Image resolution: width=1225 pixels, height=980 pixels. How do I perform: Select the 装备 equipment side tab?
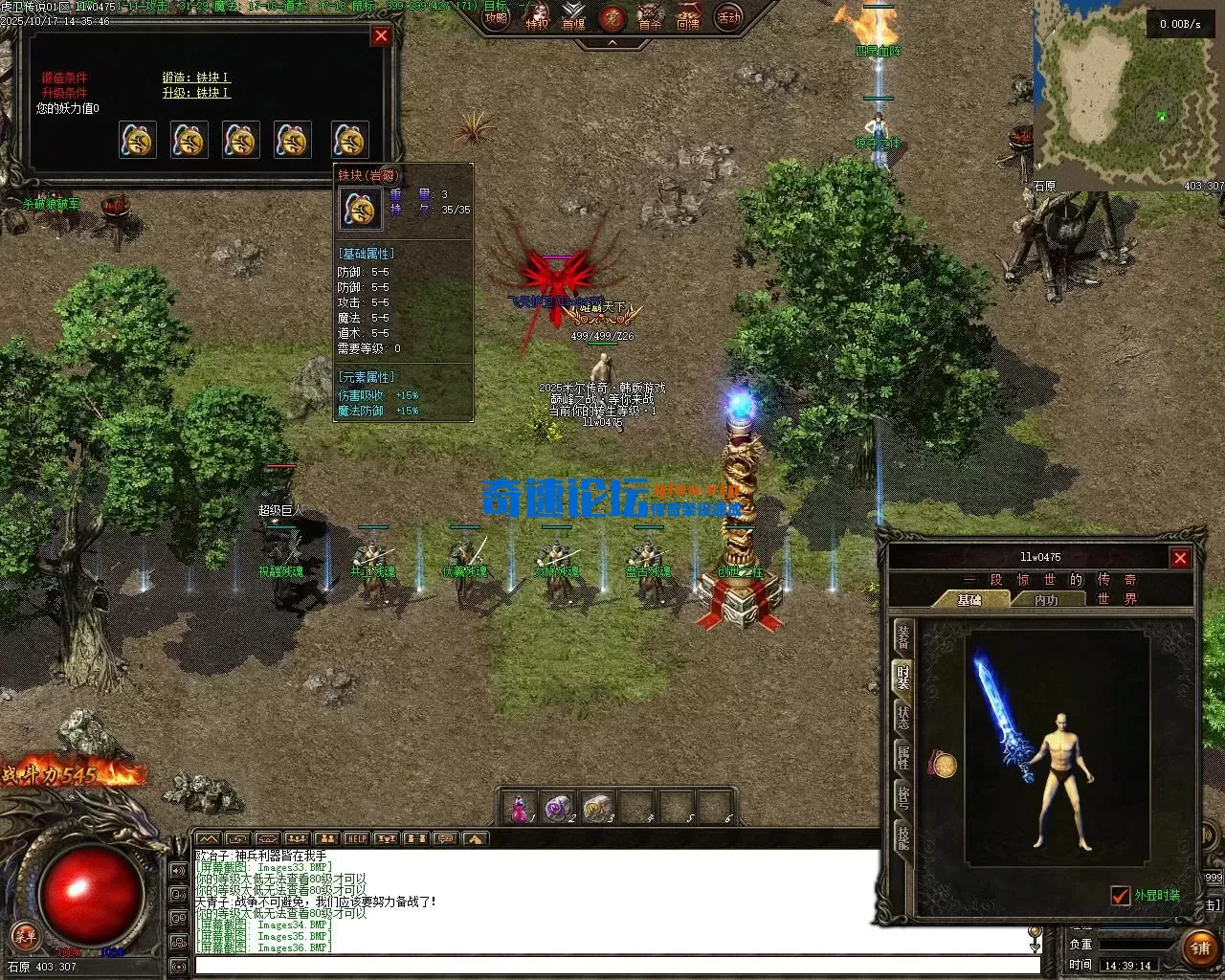902,637
